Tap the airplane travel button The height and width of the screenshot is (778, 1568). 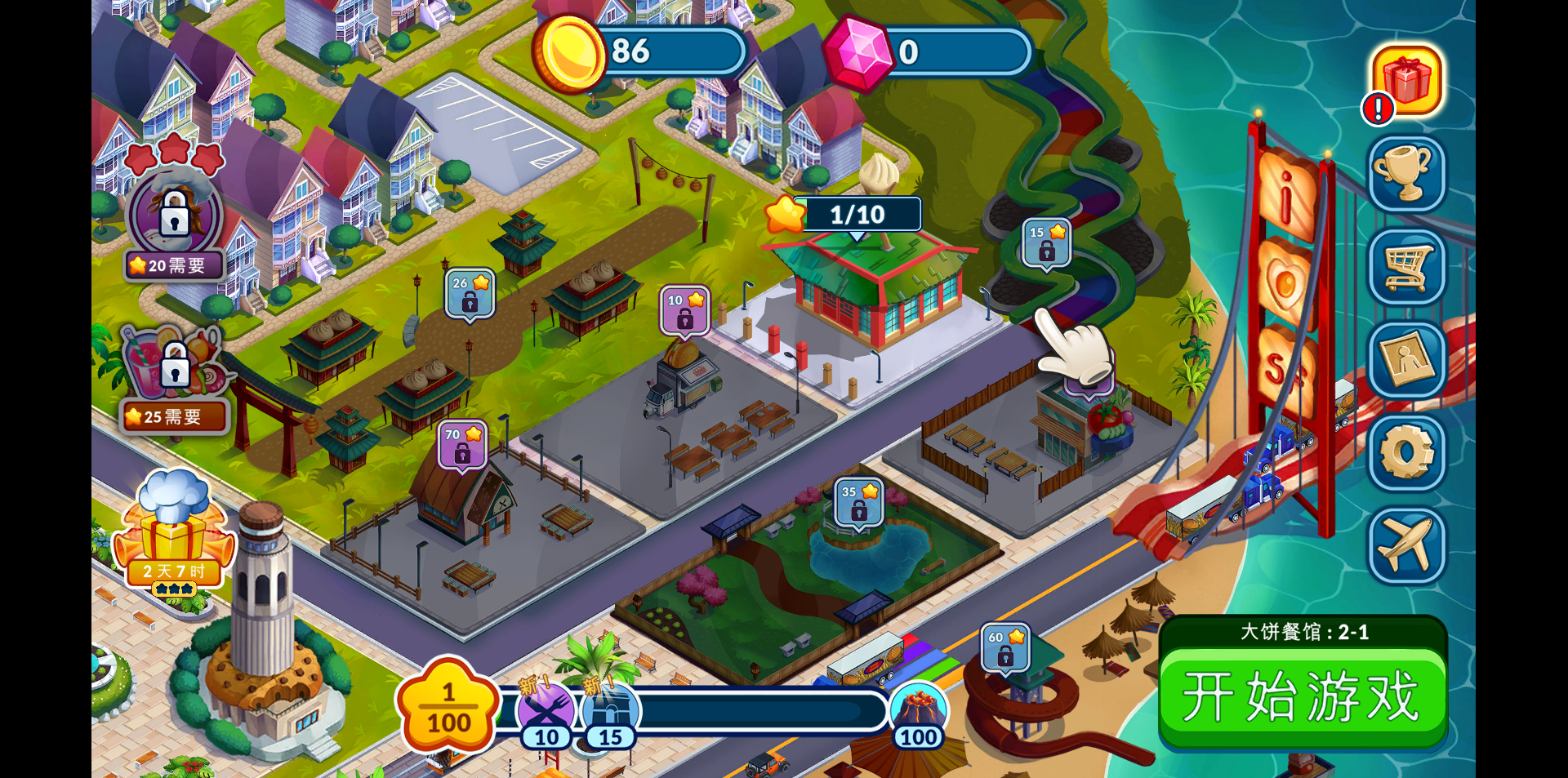point(1406,545)
